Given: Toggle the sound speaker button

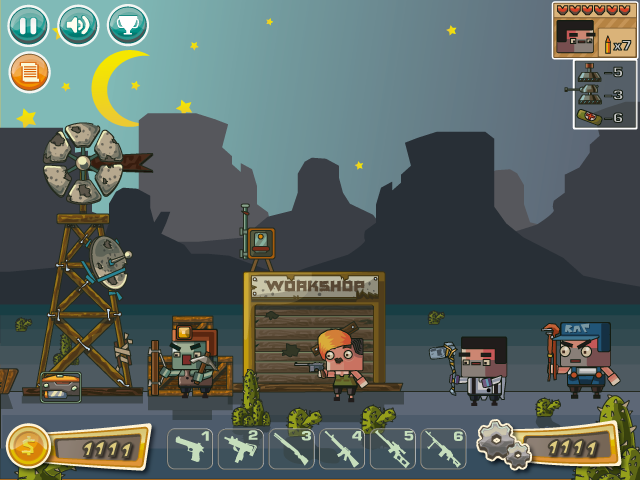Looking at the screenshot, I should click(78, 25).
